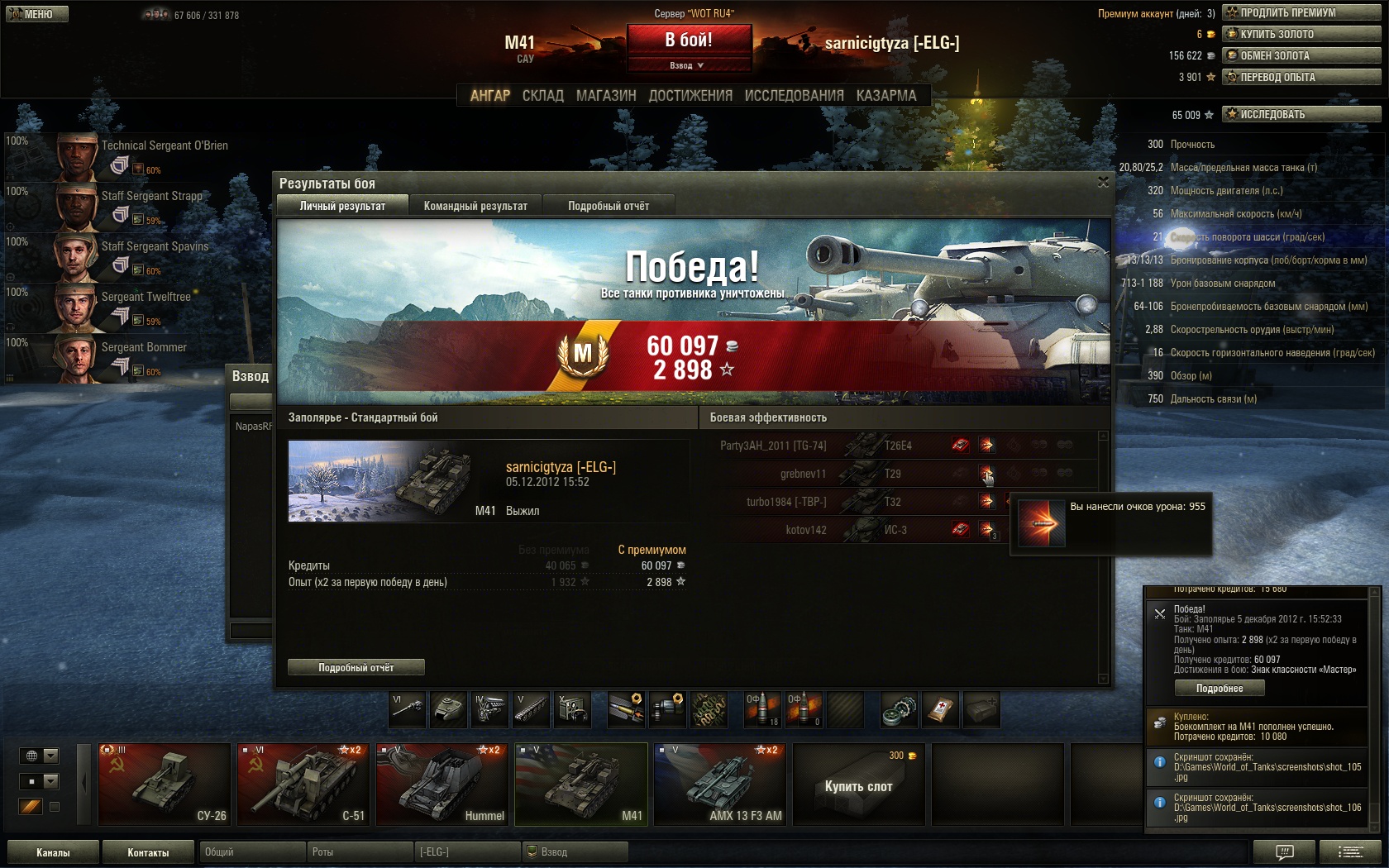1389x868 pixels.
Task: Open ОБМЕН ЗОЛОТА exchange
Action: [1301, 55]
